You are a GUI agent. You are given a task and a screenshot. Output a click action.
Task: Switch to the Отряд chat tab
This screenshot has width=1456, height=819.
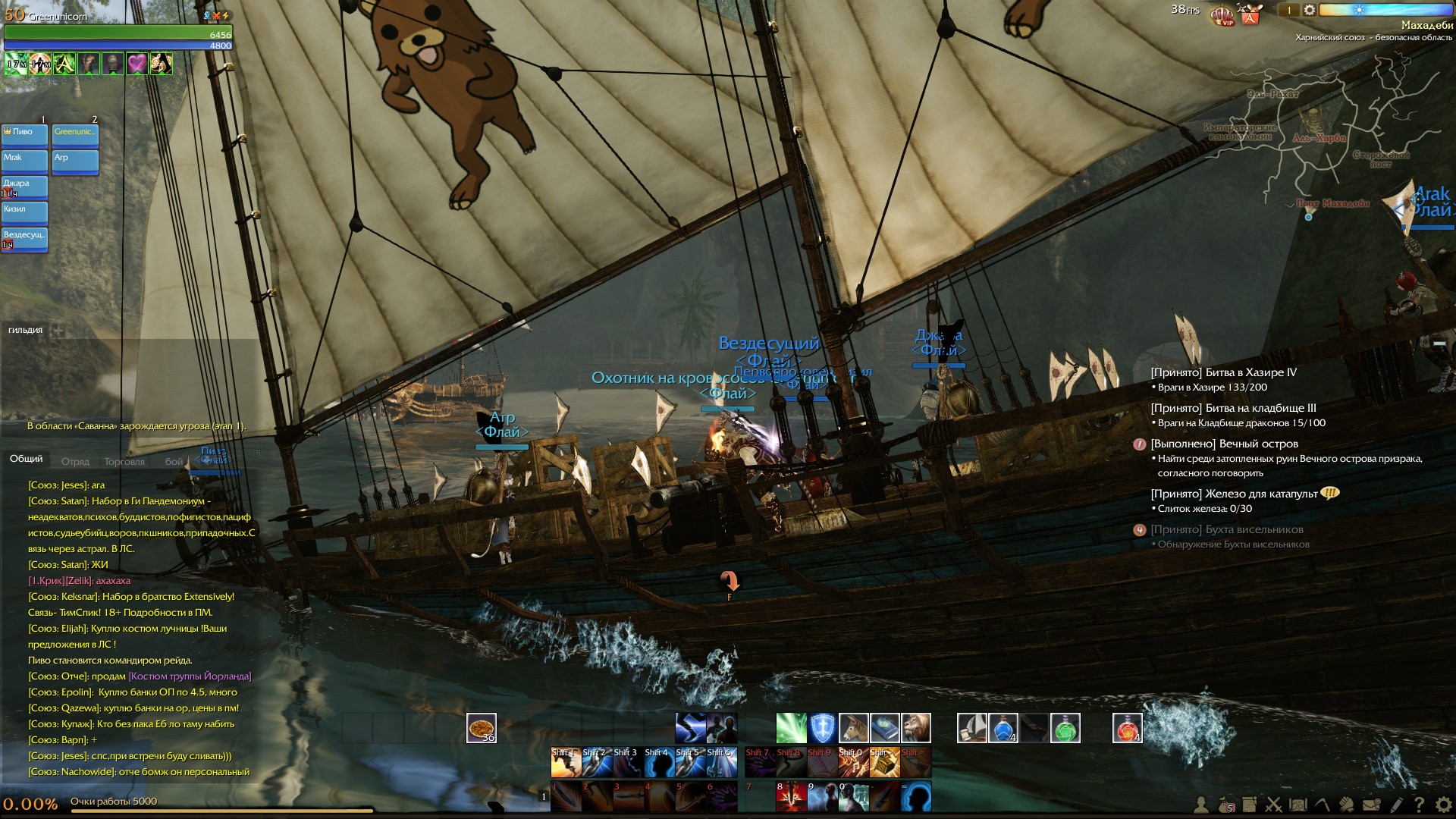(x=75, y=461)
